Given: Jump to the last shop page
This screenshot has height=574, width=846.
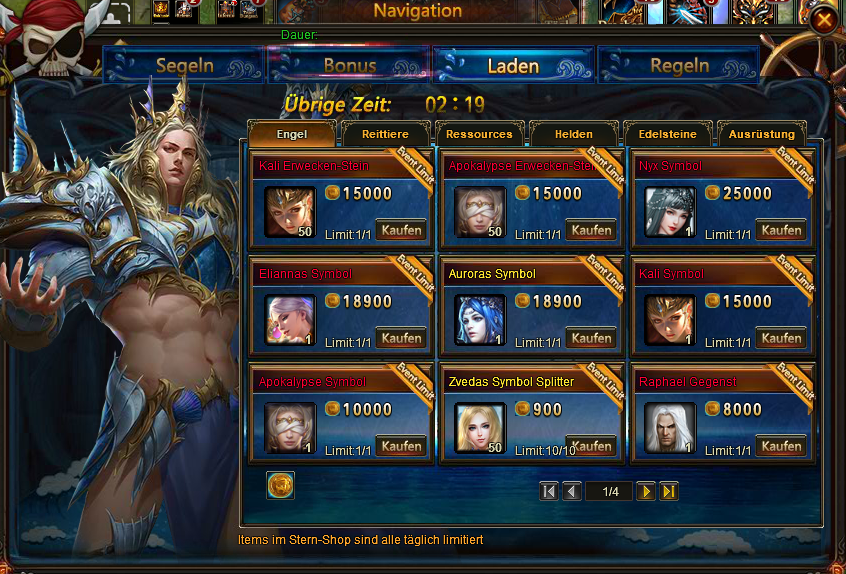Looking at the screenshot, I should (x=669, y=491).
